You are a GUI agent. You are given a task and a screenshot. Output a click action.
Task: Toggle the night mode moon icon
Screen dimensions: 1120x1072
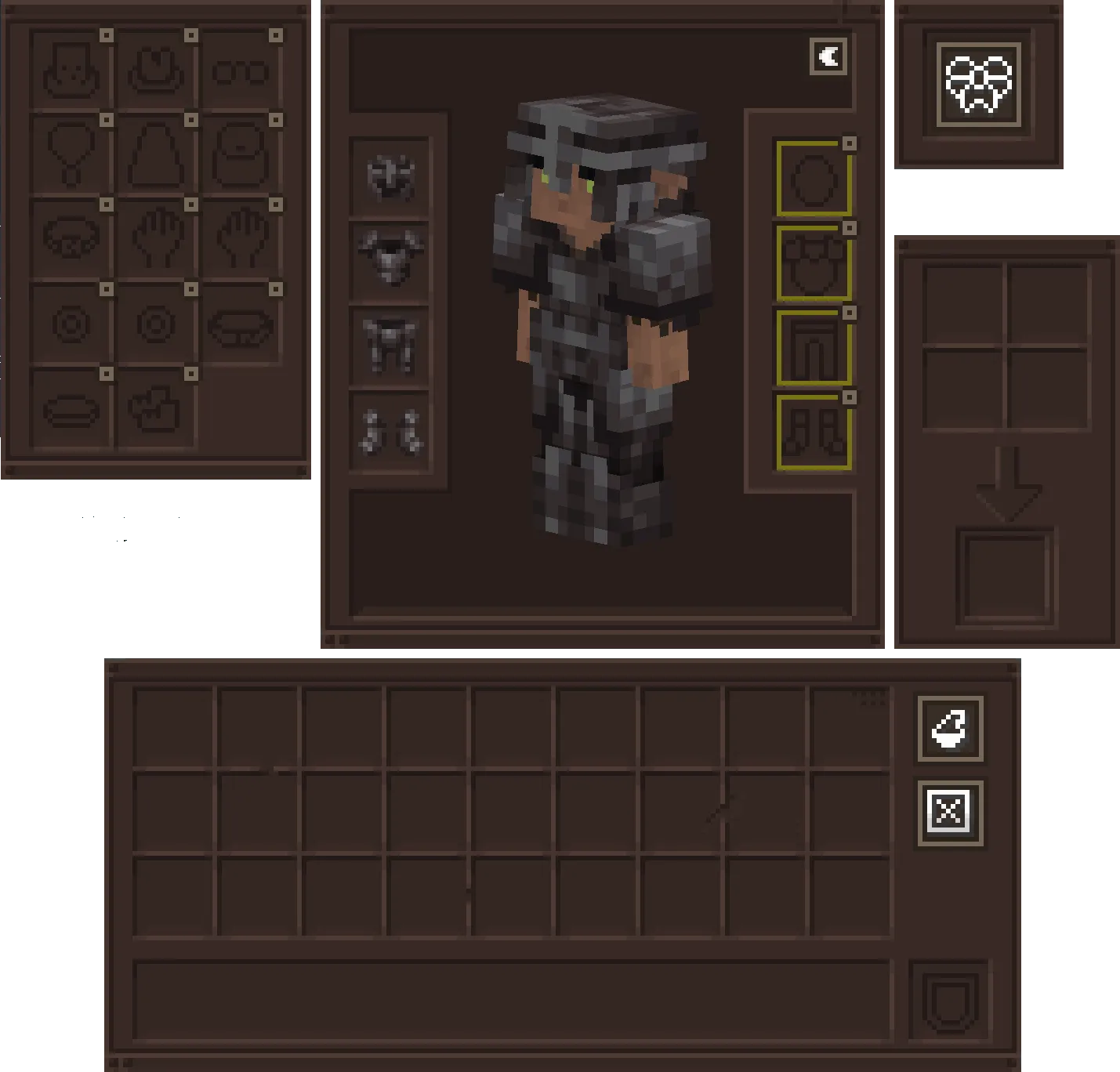tap(829, 55)
